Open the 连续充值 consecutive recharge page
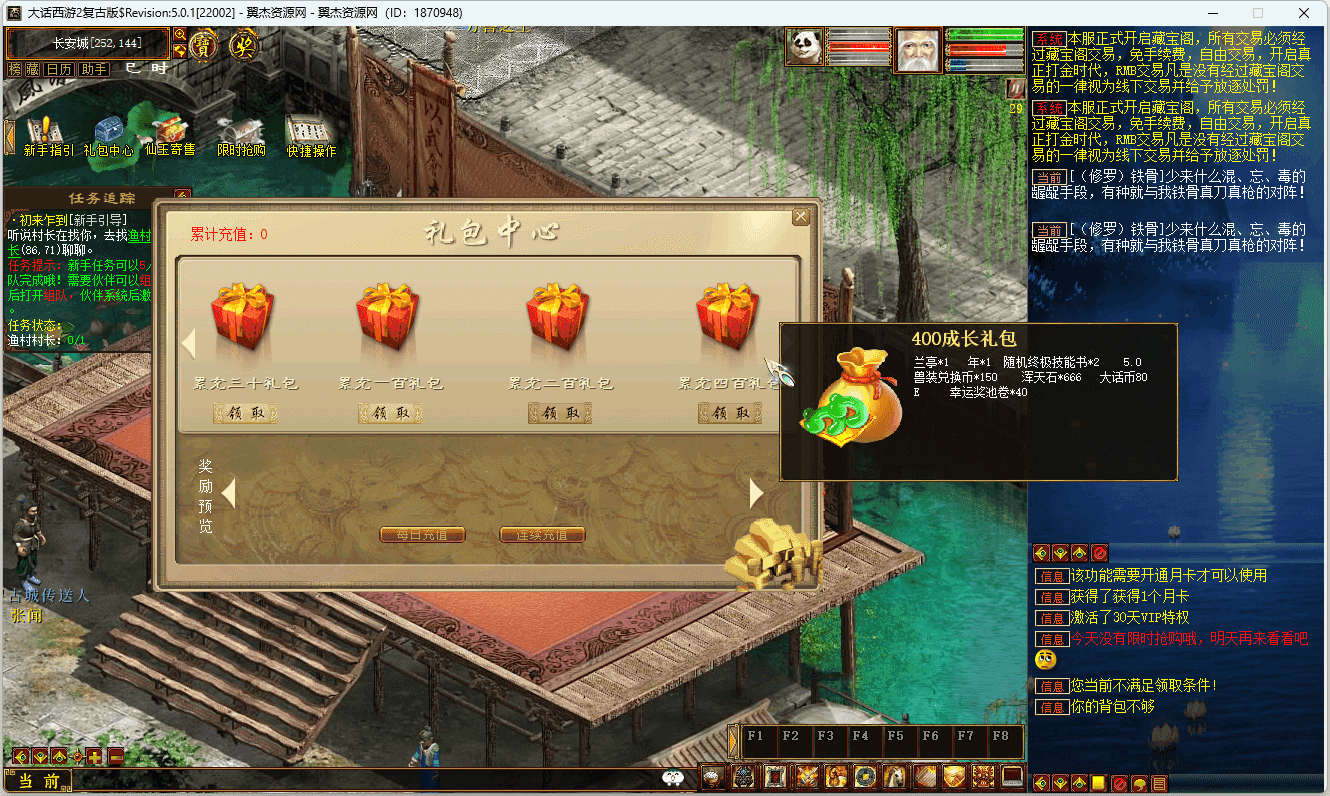Viewport: 1330px width, 796px height. click(x=542, y=535)
